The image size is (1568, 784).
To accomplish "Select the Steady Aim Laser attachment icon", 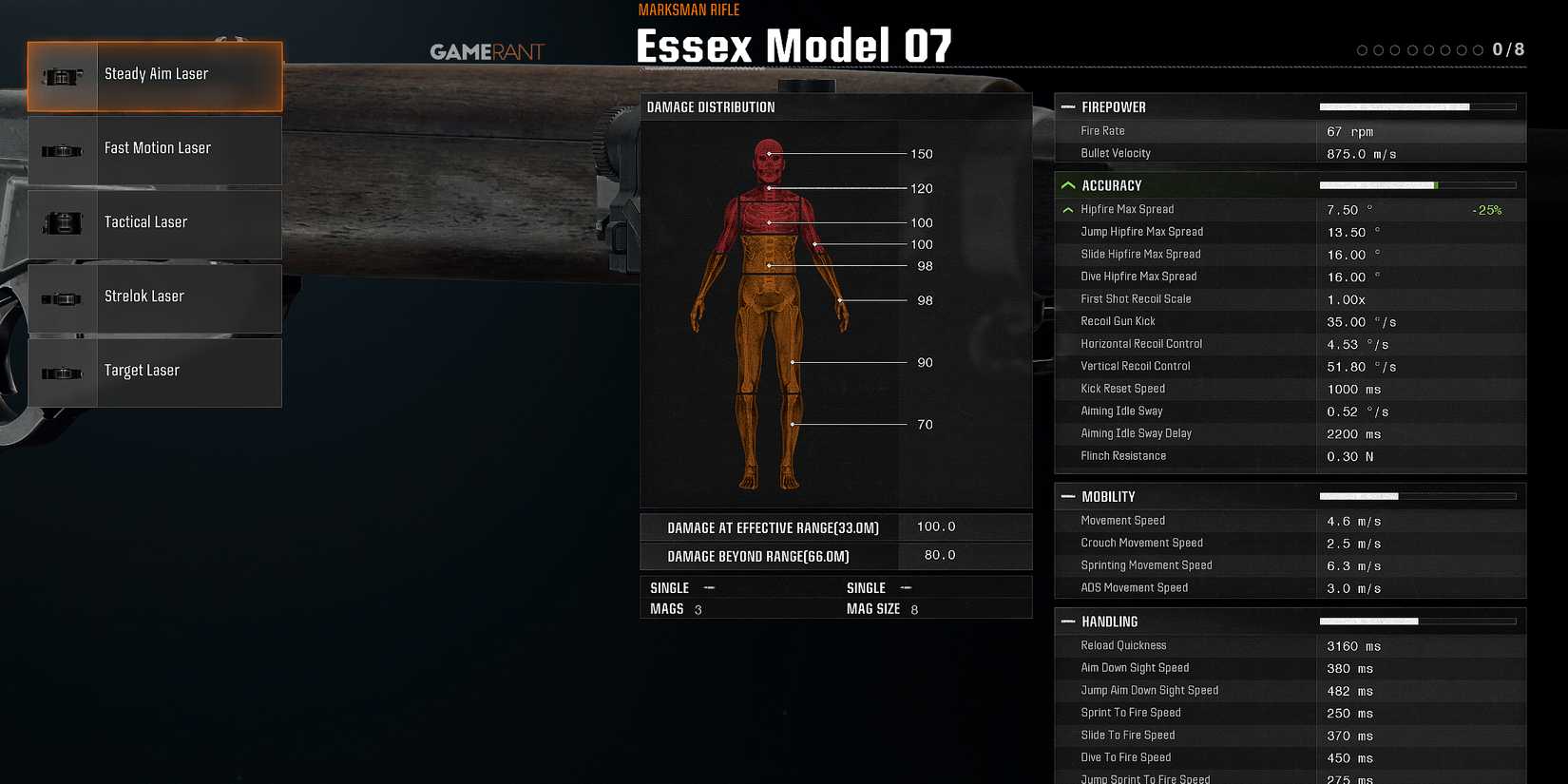I will [63, 76].
